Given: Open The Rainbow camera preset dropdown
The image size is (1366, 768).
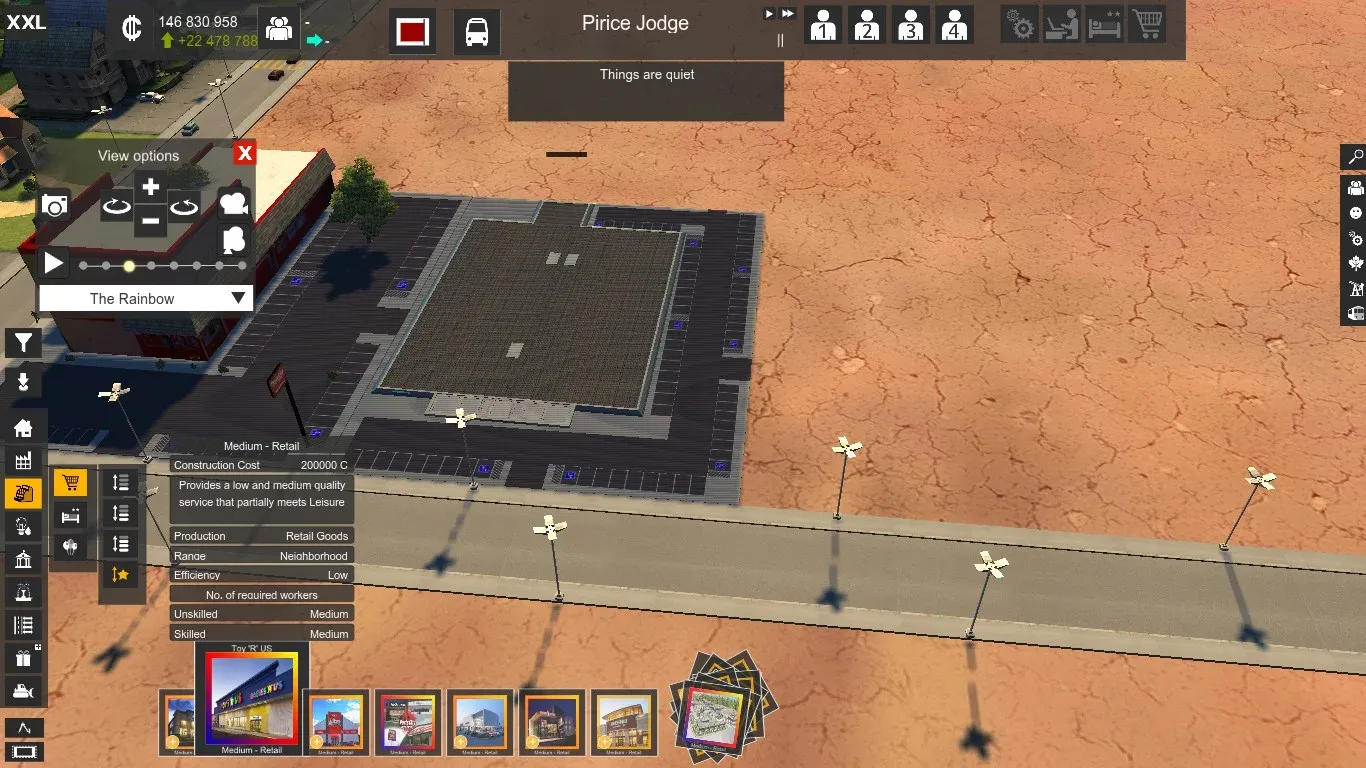Looking at the screenshot, I should click(x=146, y=298).
